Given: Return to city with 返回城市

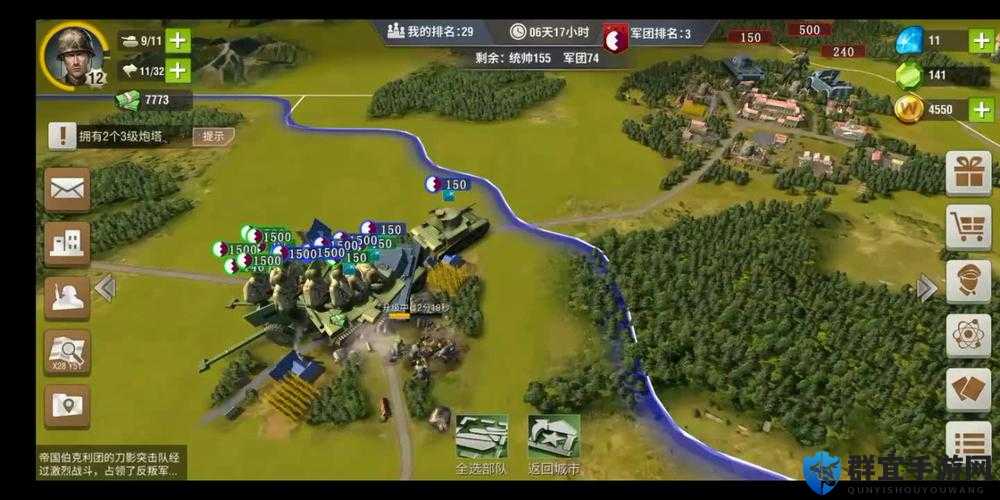Looking at the screenshot, I should coord(553,445).
